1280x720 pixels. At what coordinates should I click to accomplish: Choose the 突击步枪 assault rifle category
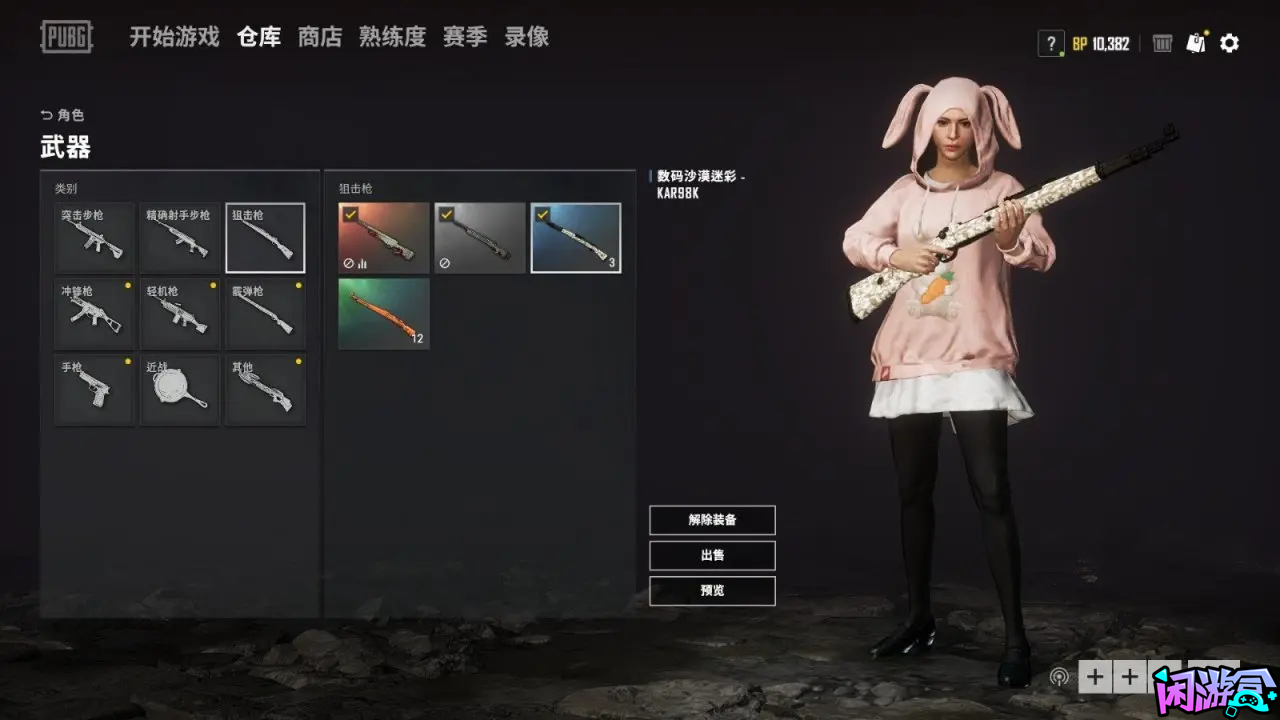pos(94,238)
